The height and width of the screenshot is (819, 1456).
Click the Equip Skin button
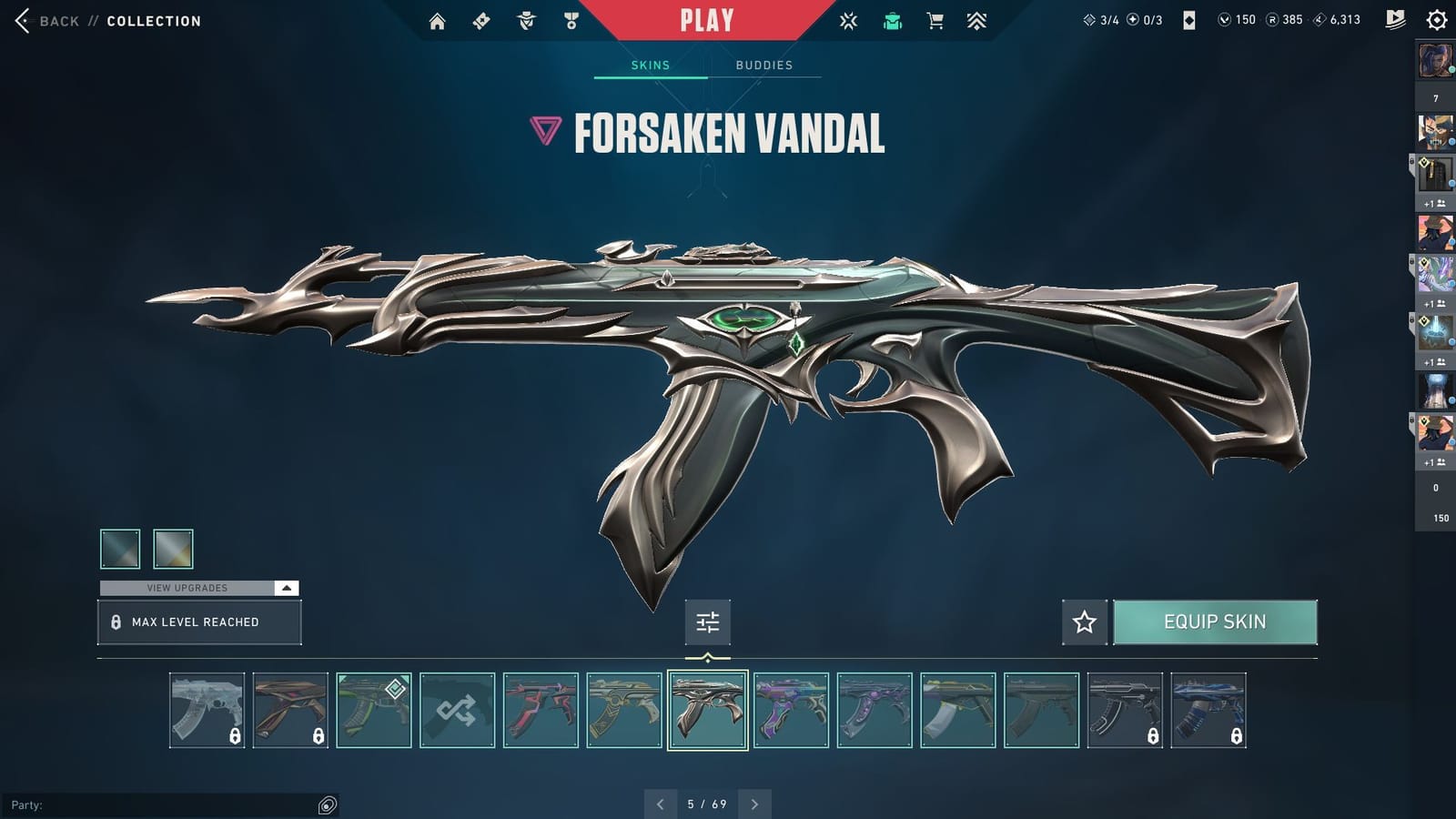[x=1216, y=622]
